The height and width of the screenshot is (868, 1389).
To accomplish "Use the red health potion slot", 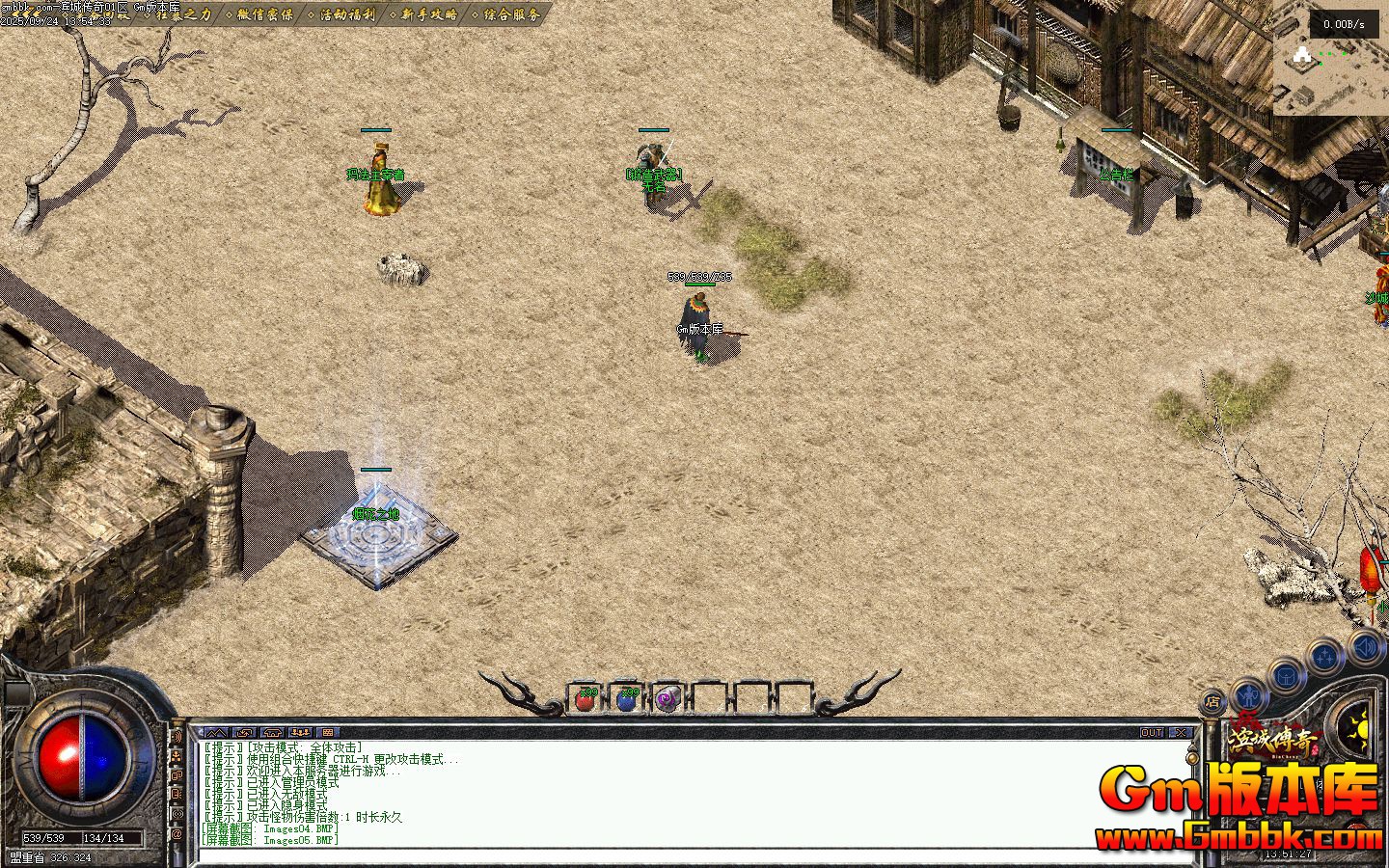I will pos(585,698).
